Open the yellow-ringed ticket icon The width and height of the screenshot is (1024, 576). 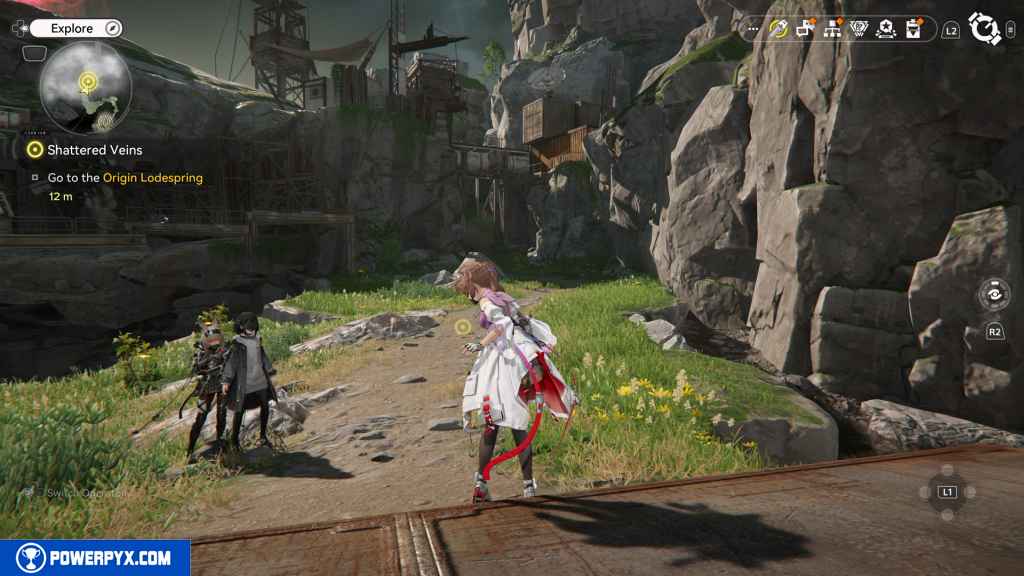(x=779, y=30)
